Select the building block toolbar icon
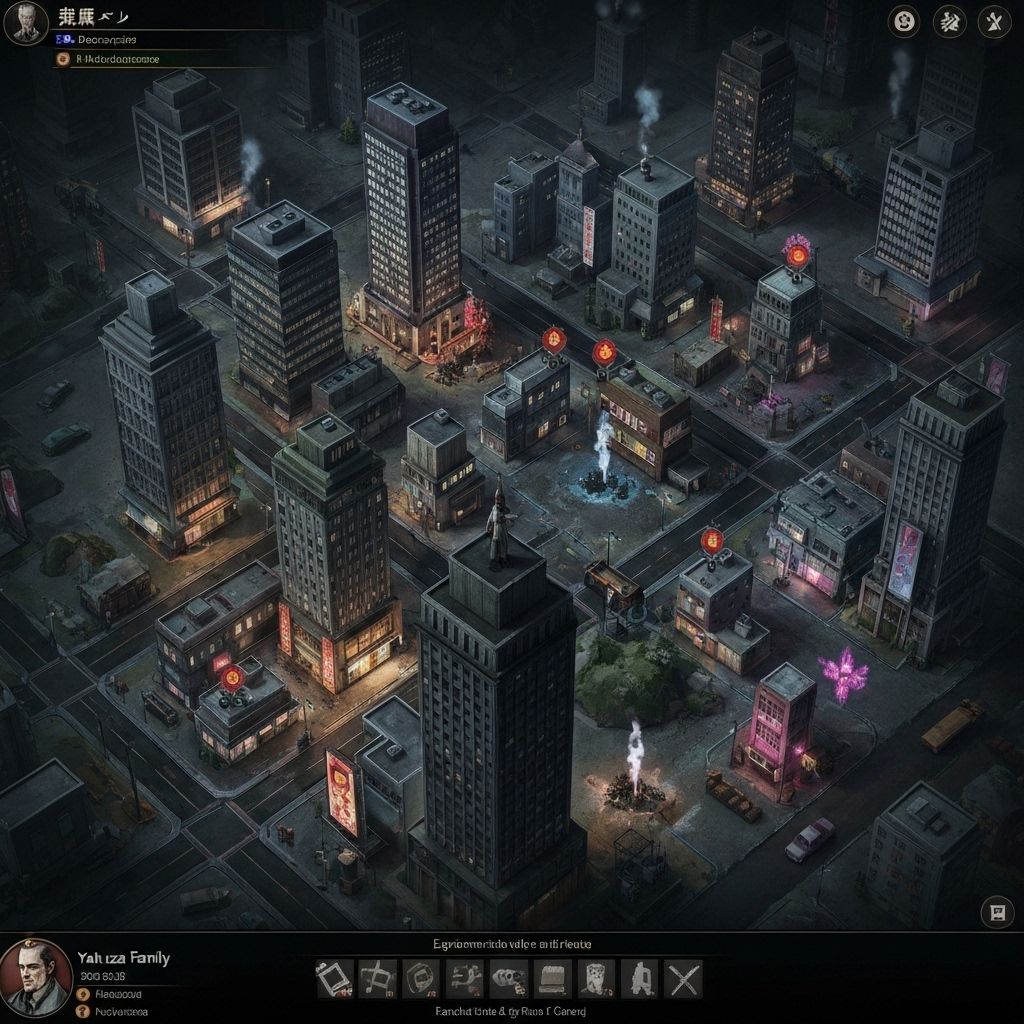The image size is (1024, 1024). pos(553,979)
